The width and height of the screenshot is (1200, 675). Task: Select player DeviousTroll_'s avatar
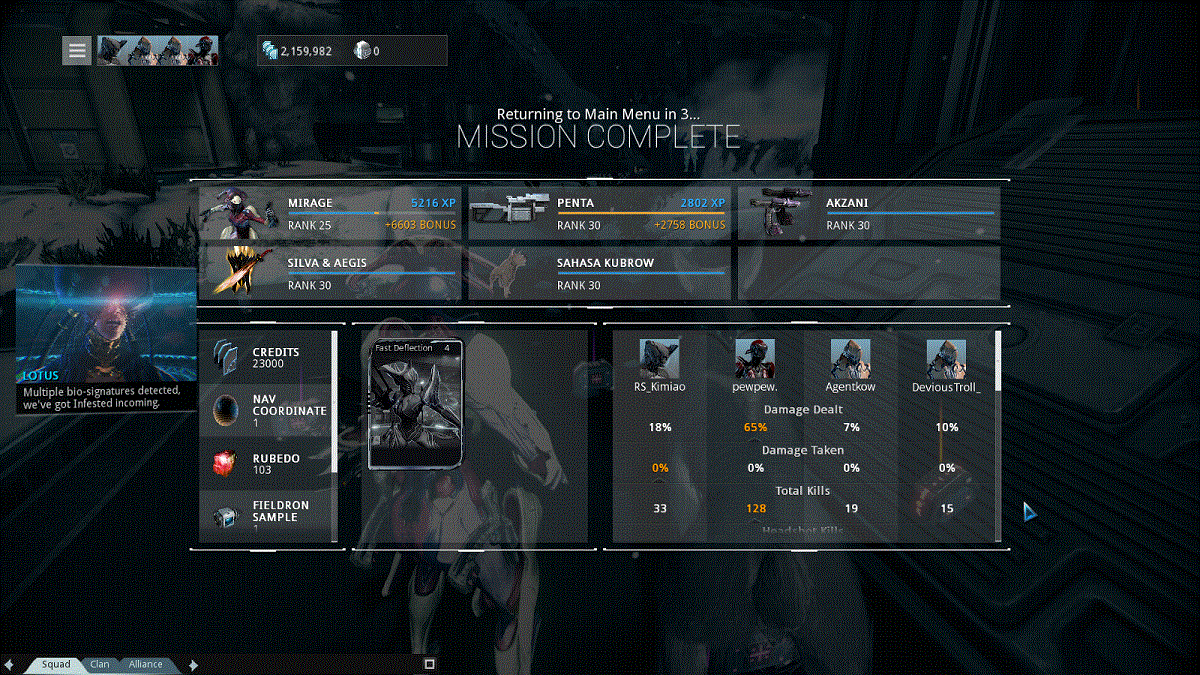(946, 359)
